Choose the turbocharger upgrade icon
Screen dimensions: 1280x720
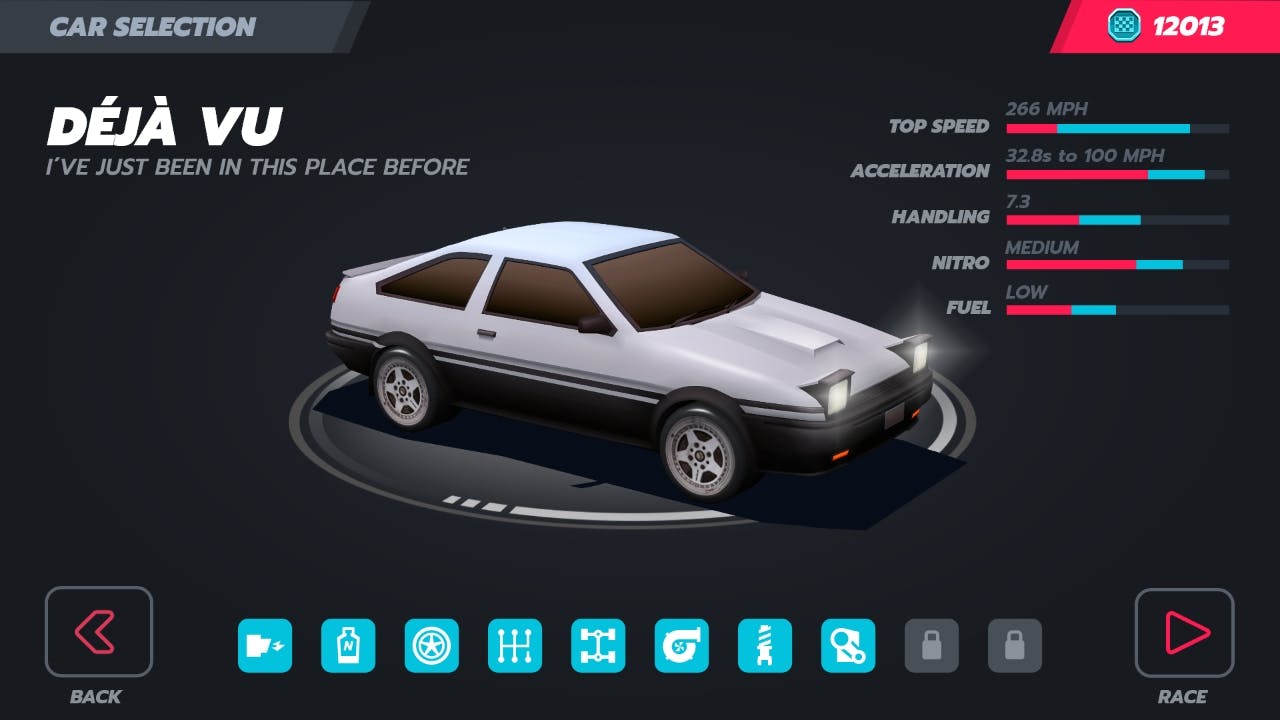(682, 646)
